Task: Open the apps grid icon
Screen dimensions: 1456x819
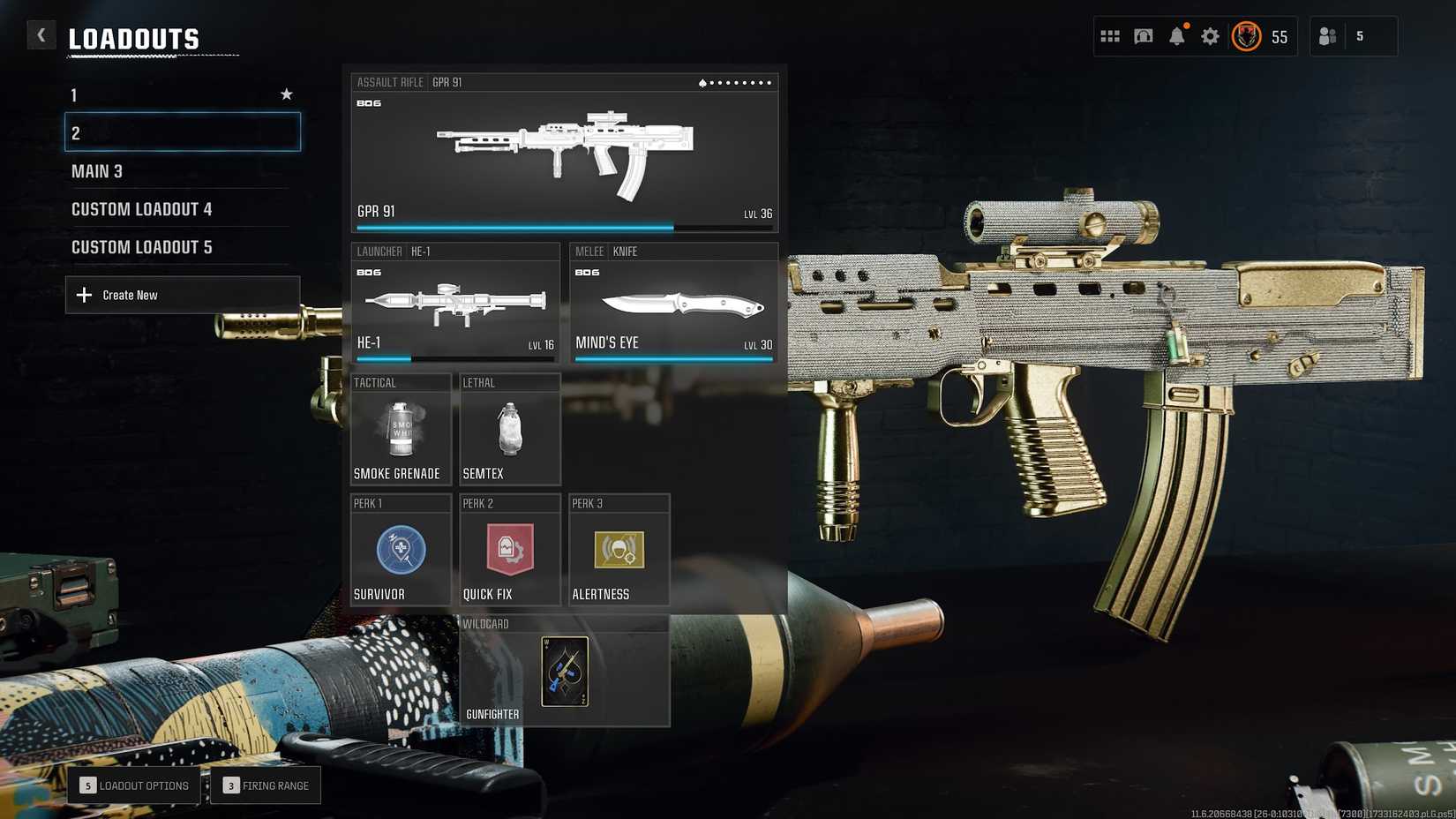Action: point(1110,36)
